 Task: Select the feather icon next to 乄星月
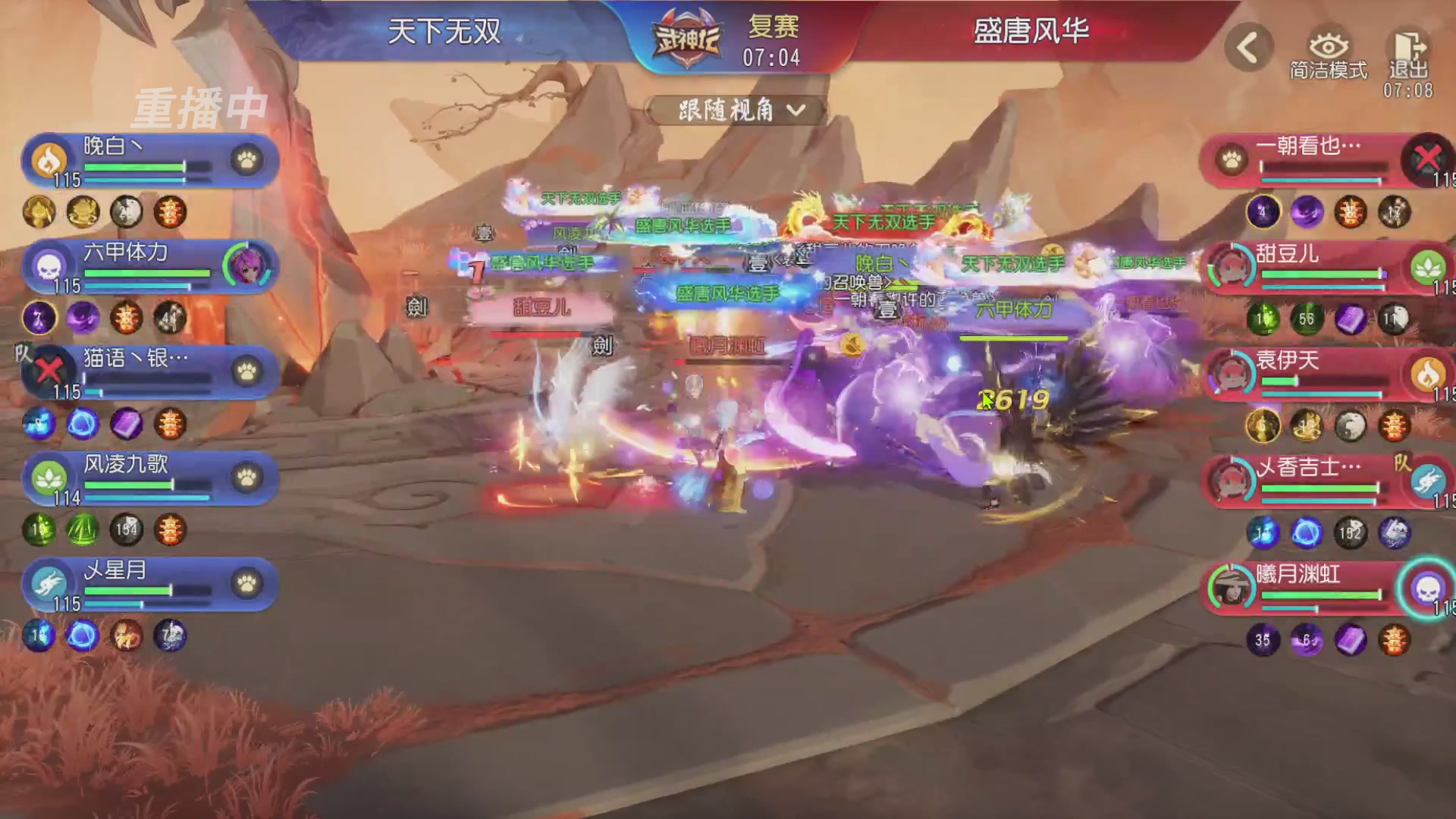(51, 585)
